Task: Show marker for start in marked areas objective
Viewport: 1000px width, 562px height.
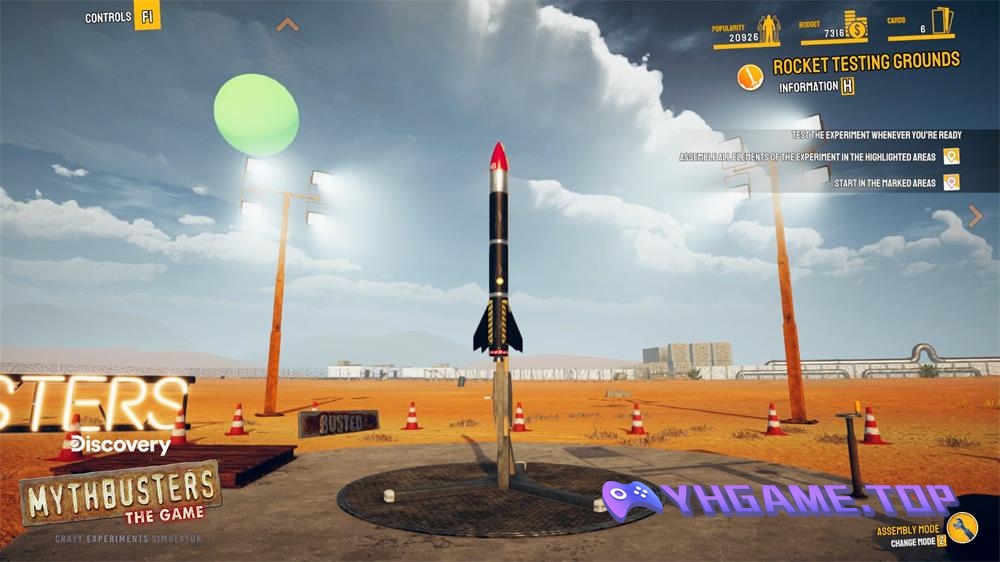Action: (951, 182)
